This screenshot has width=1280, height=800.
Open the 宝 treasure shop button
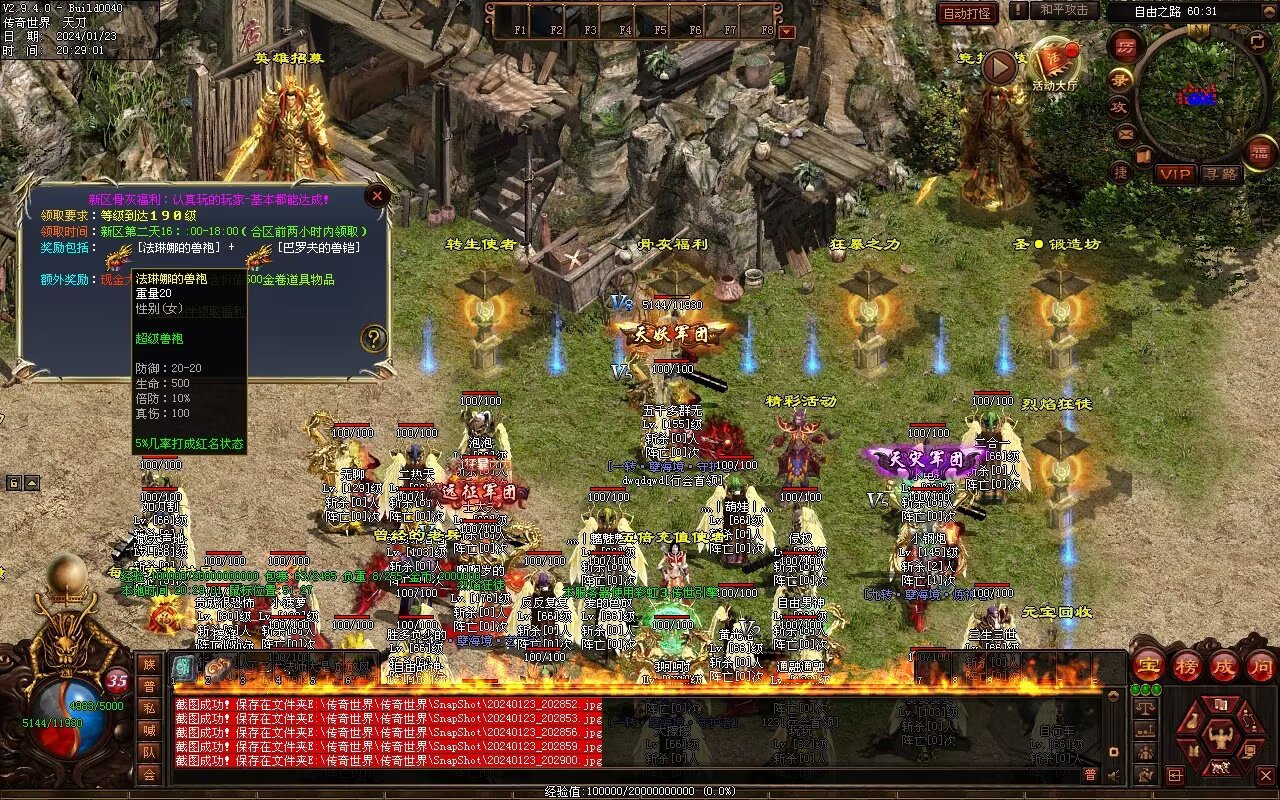tap(1149, 665)
